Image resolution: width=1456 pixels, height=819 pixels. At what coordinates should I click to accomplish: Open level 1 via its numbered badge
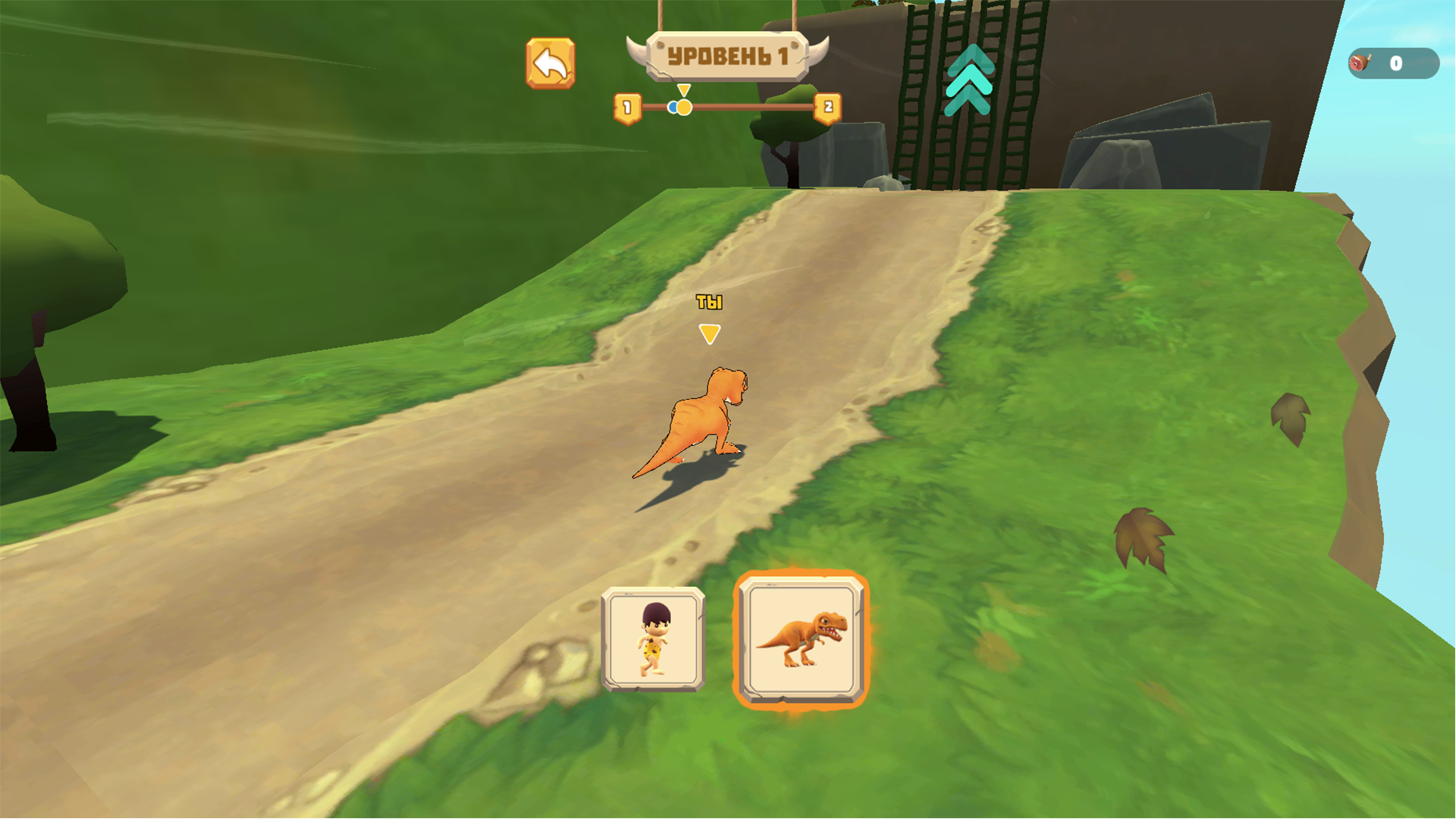[626, 108]
